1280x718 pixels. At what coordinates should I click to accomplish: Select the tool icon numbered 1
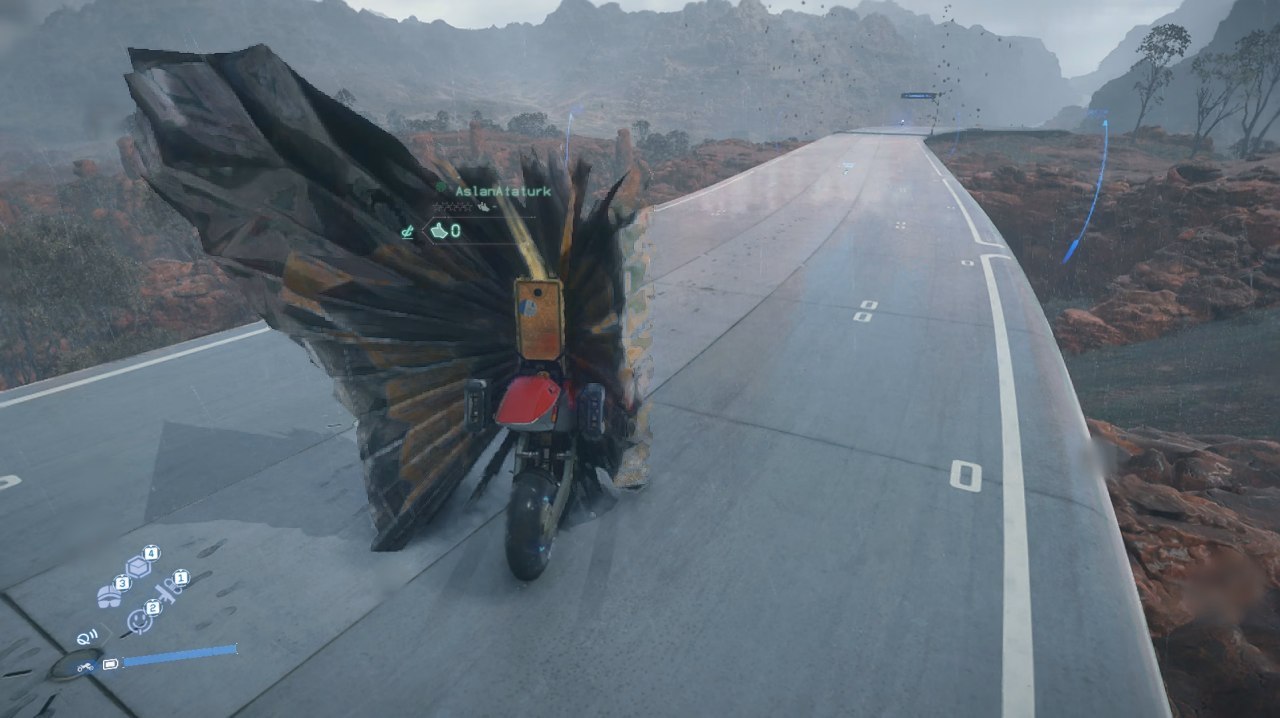click(x=169, y=591)
